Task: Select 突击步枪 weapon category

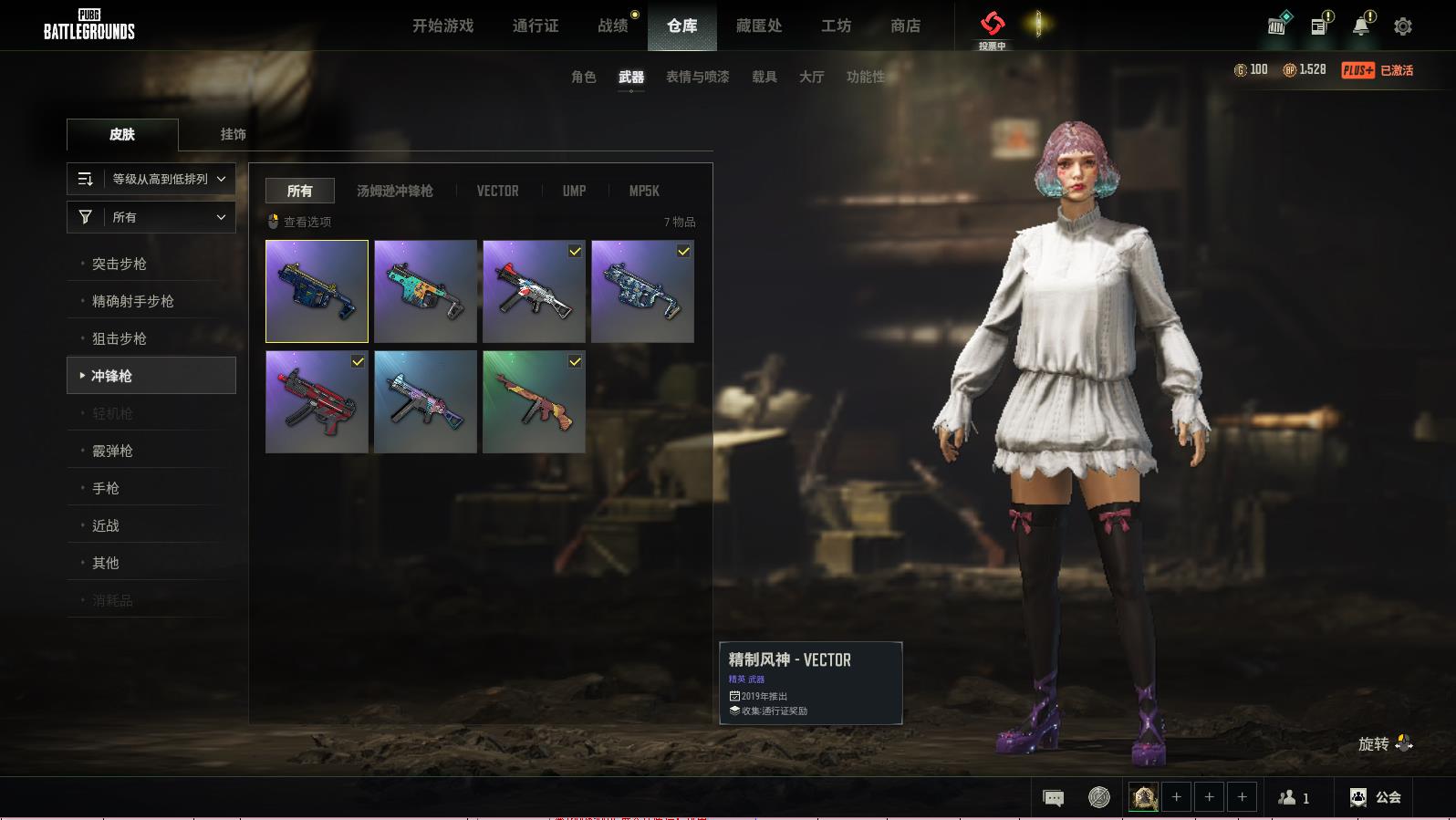Action: (120, 264)
